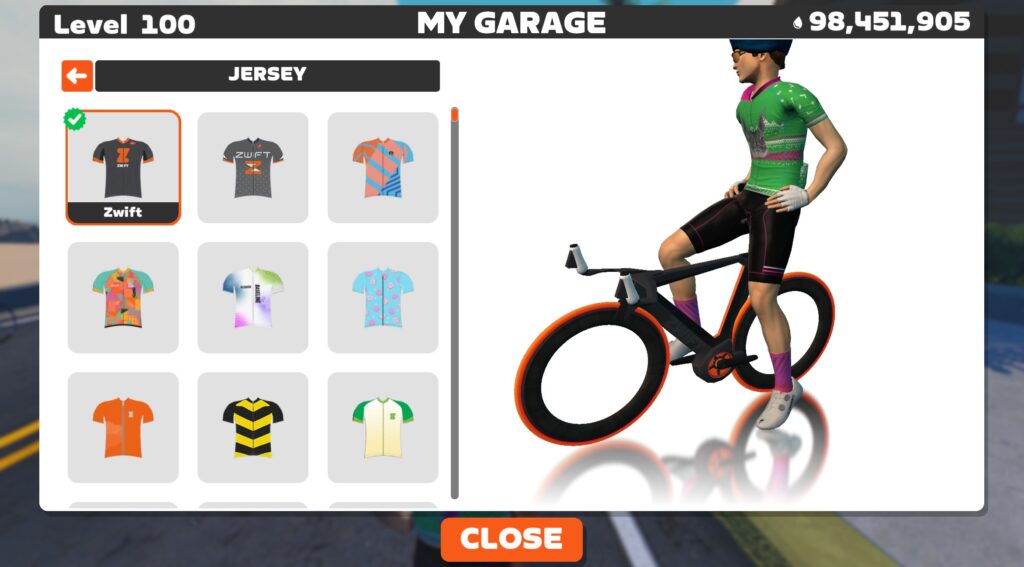This screenshot has height=567, width=1024.
Task: Close the My Garage window
Action: point(511,539)
